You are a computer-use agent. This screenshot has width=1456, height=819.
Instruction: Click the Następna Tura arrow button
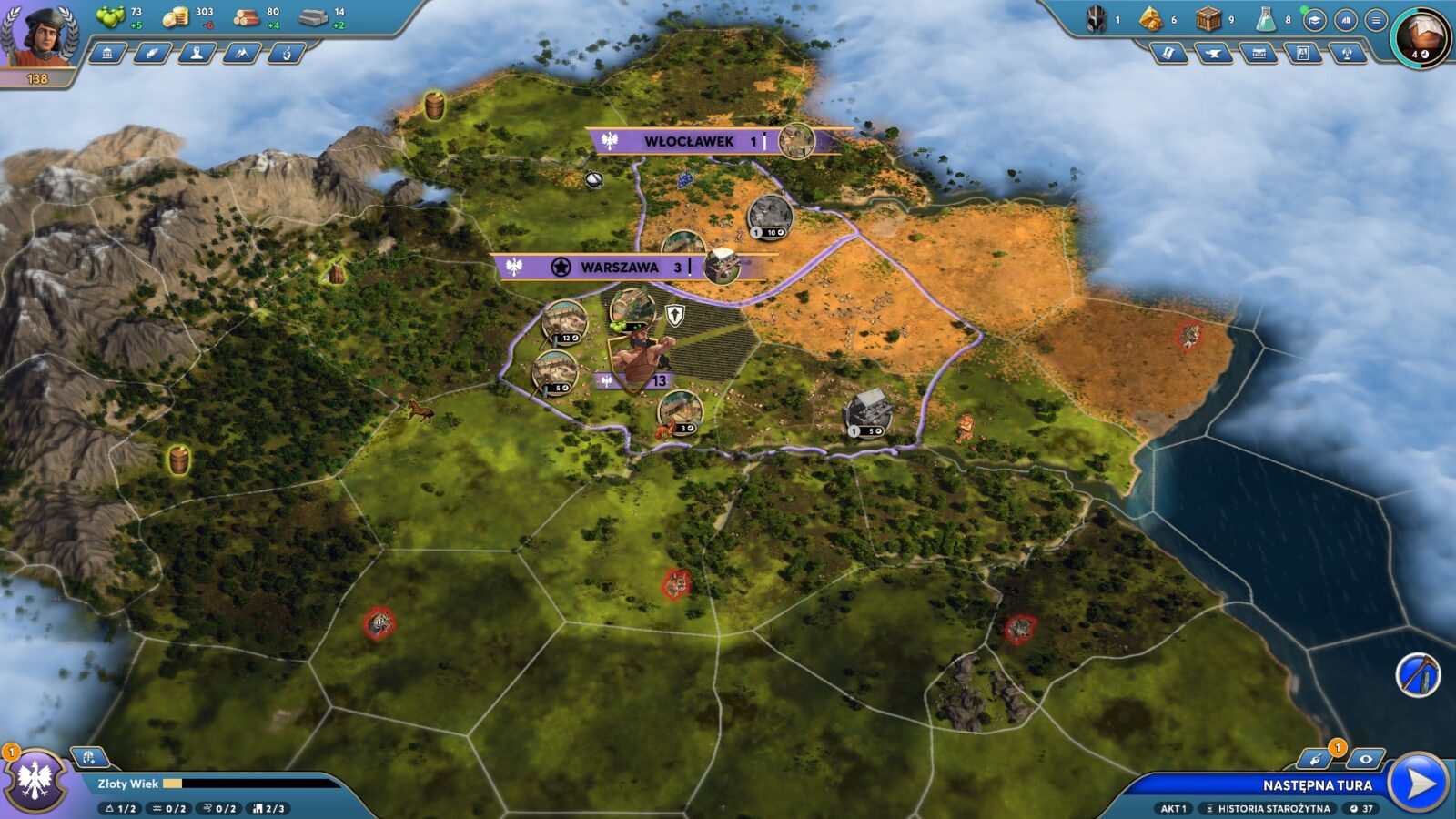(1419, 783)
